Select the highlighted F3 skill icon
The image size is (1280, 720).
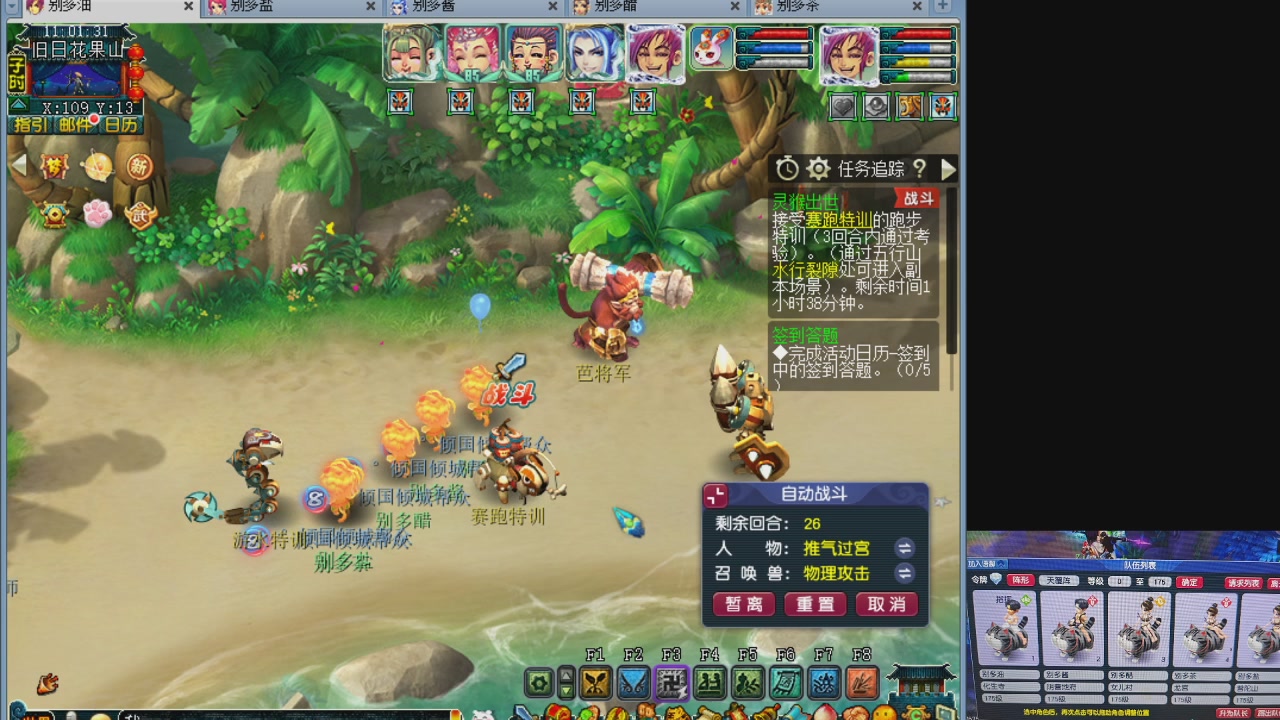(x=672, y=684)
